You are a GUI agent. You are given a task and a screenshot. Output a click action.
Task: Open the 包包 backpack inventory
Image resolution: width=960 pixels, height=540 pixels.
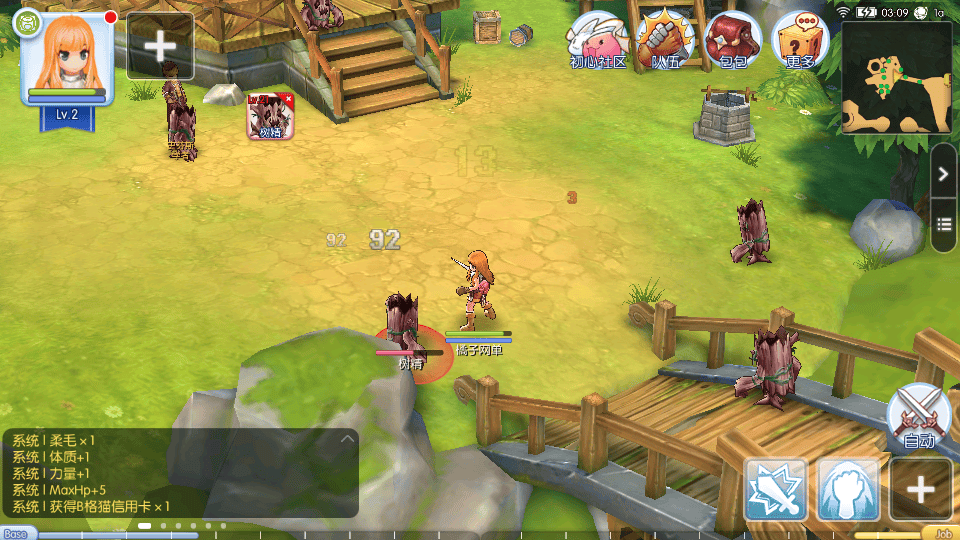(x=732, y=41)
